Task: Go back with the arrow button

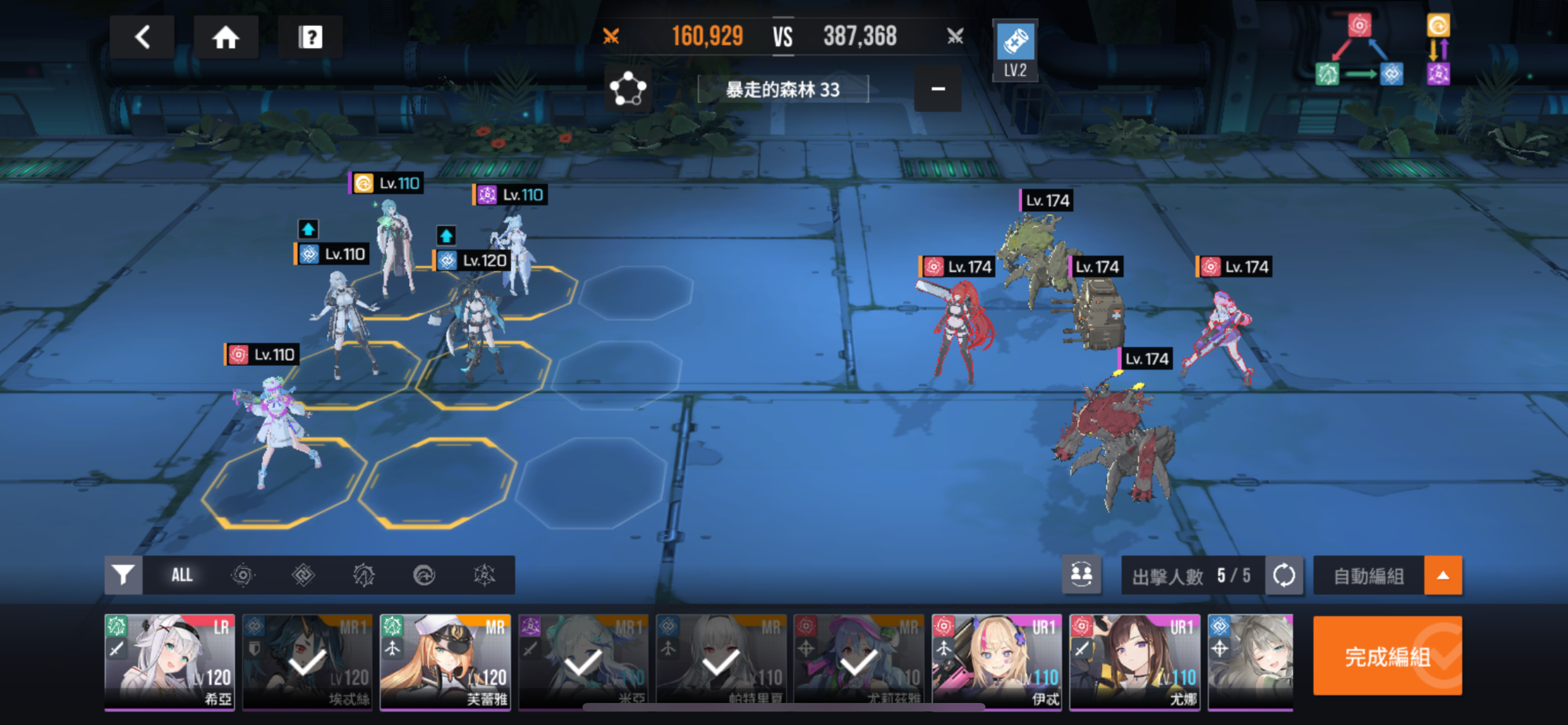Action: click(x=142, y=37)
